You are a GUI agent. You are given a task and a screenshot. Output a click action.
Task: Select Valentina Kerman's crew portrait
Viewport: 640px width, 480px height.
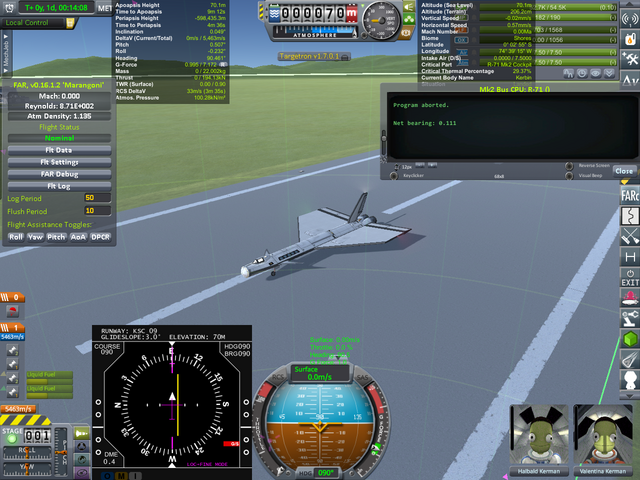[602, 435]
